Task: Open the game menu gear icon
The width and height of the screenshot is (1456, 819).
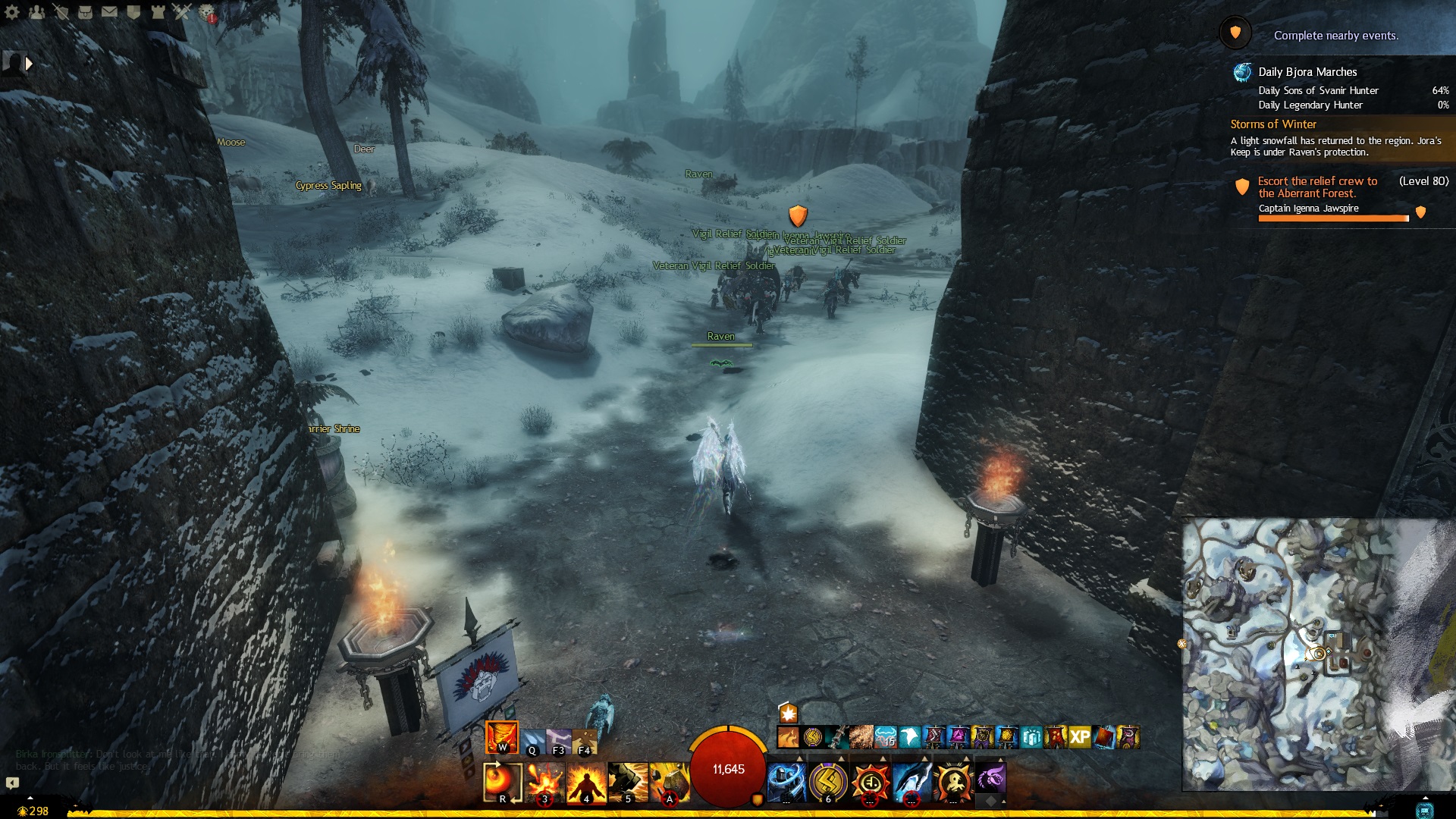Action: (12, 12)
